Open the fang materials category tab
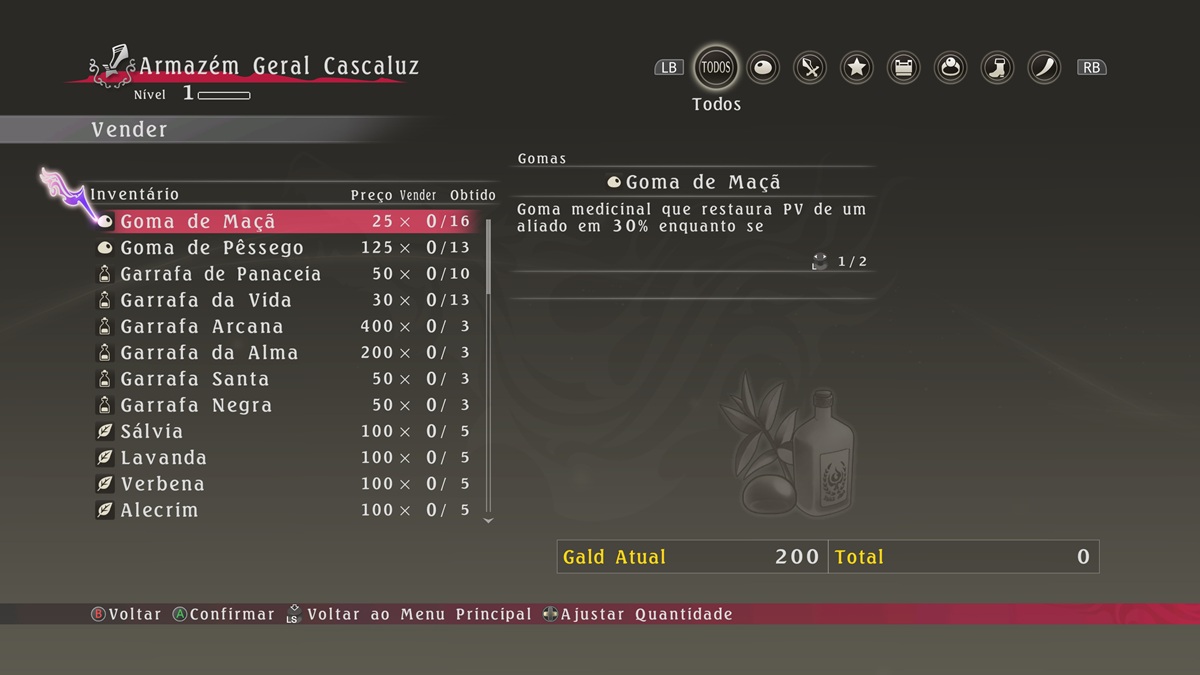The height and width of the screenshot is (675, 1200). [1044, 68]
